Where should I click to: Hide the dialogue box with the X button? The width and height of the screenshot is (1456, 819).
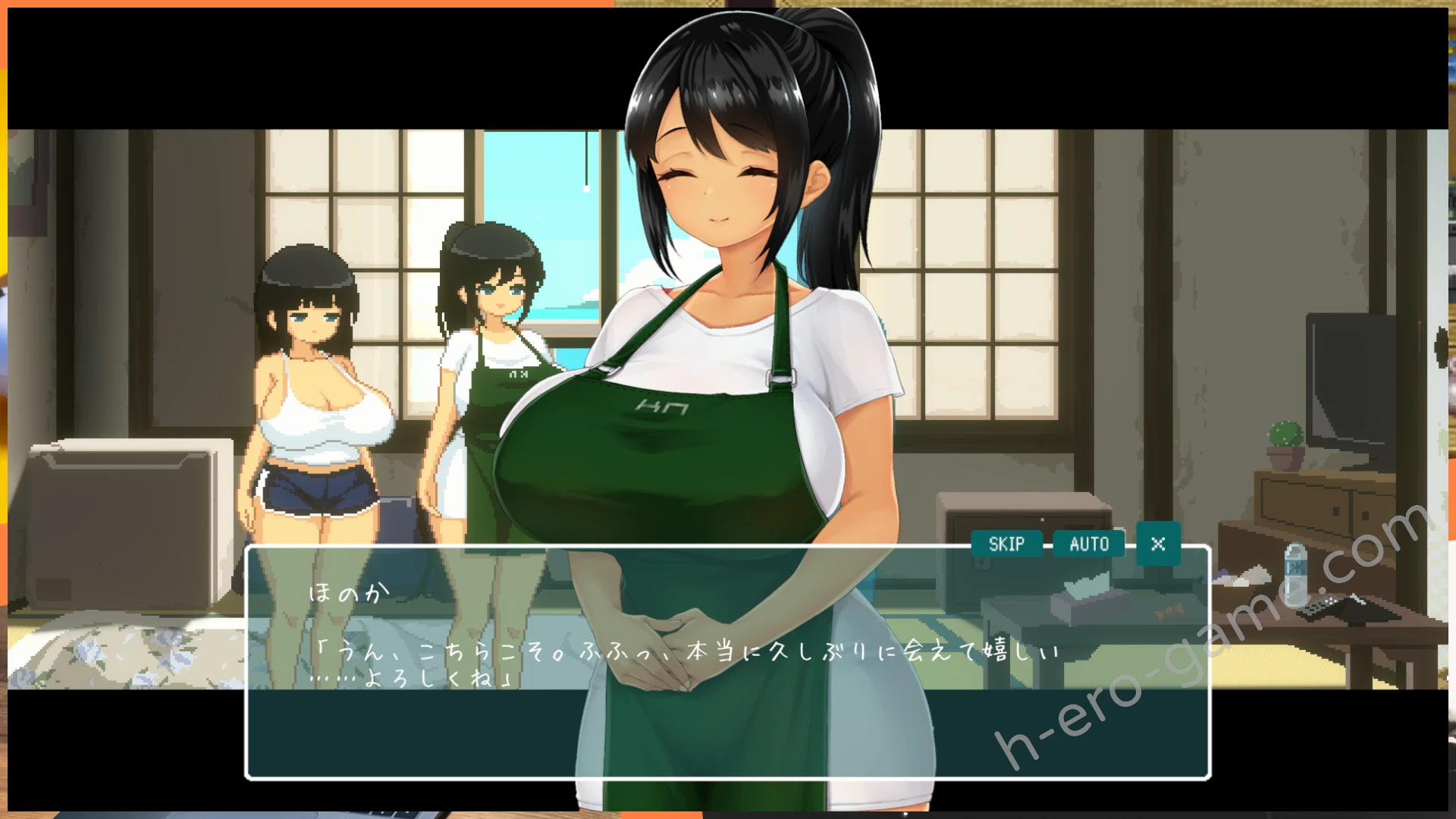pos(1158,544)
